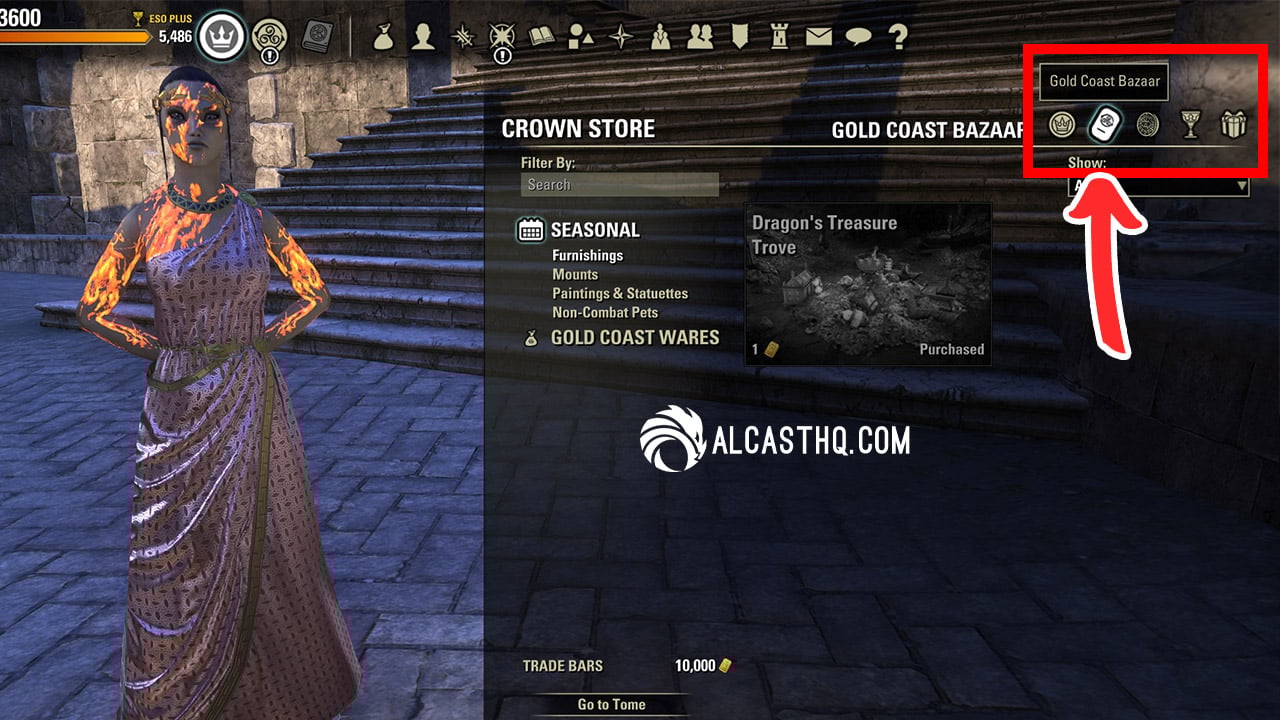Screen dimensions: 1280x720
Task: Select the Dragon's Treasure Trove tile
Action: (868, 284)
